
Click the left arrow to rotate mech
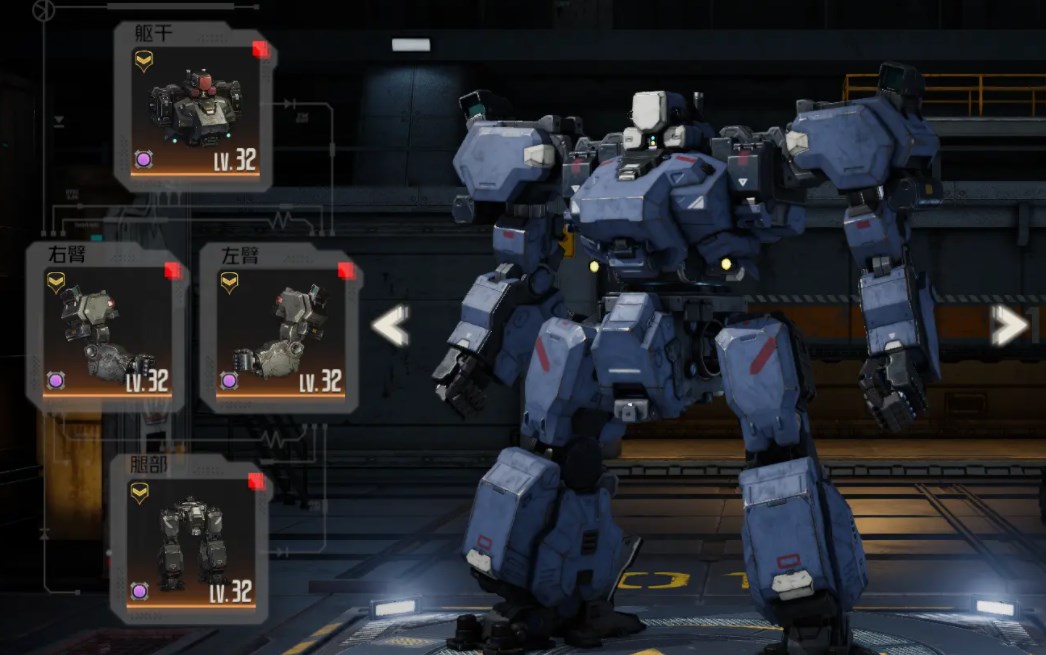391,326
